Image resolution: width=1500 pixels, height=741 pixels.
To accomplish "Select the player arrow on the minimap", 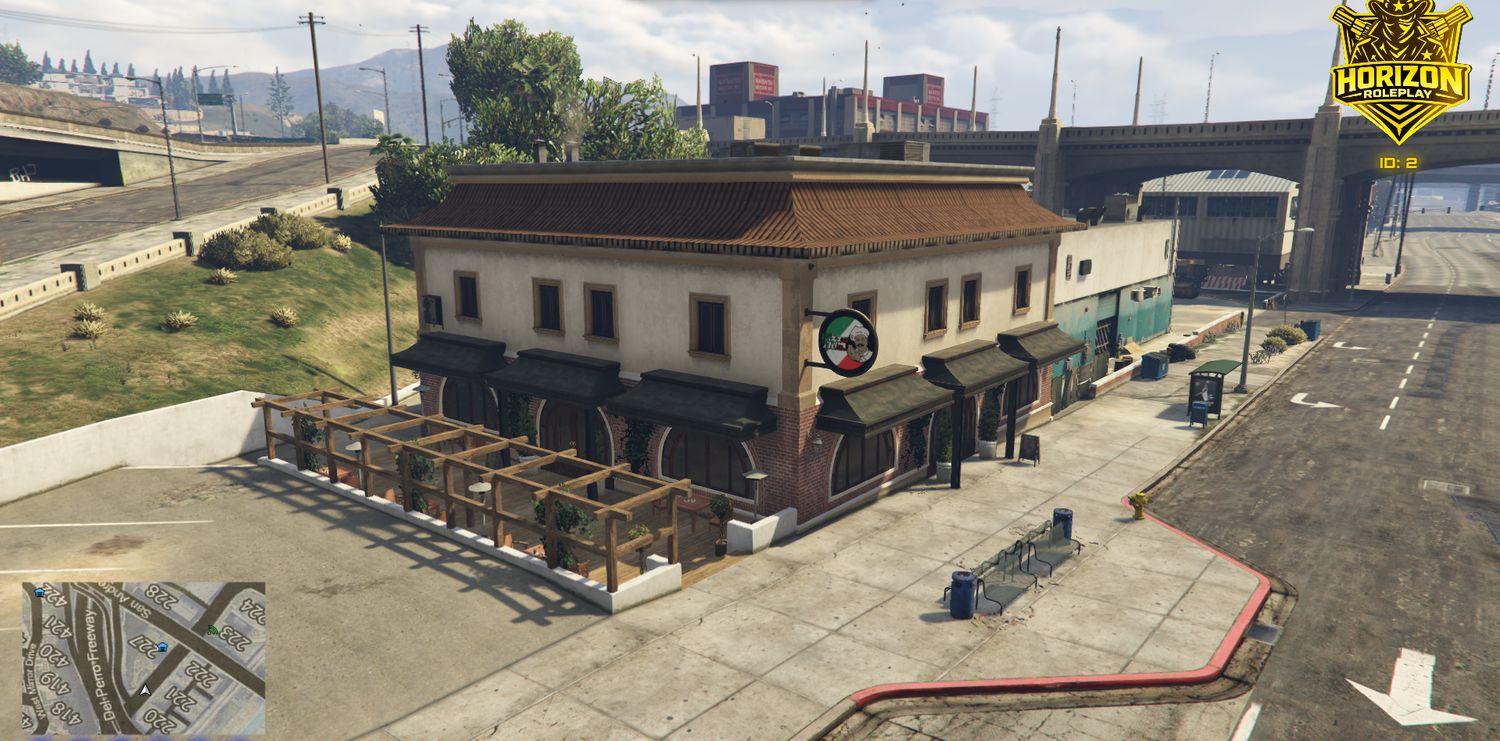I will [144, 690].
